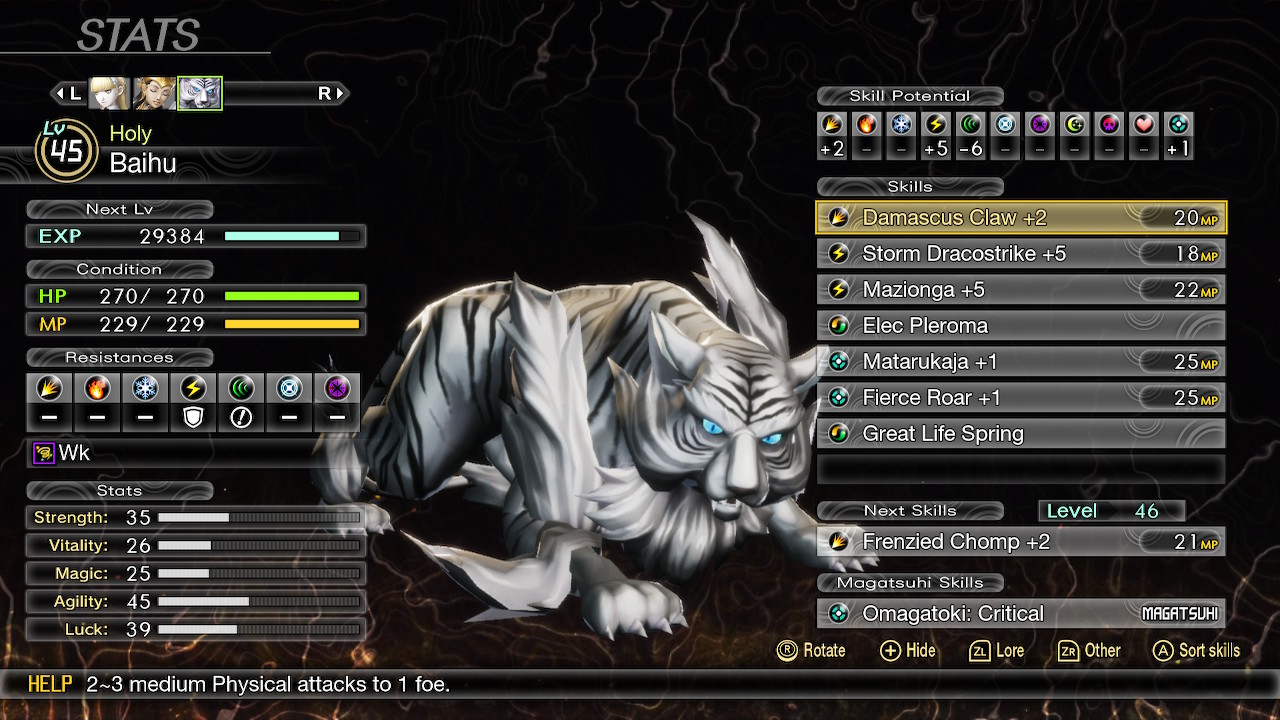
Task: Switch to the first blonde character portrait
Action: coord(109,94)
